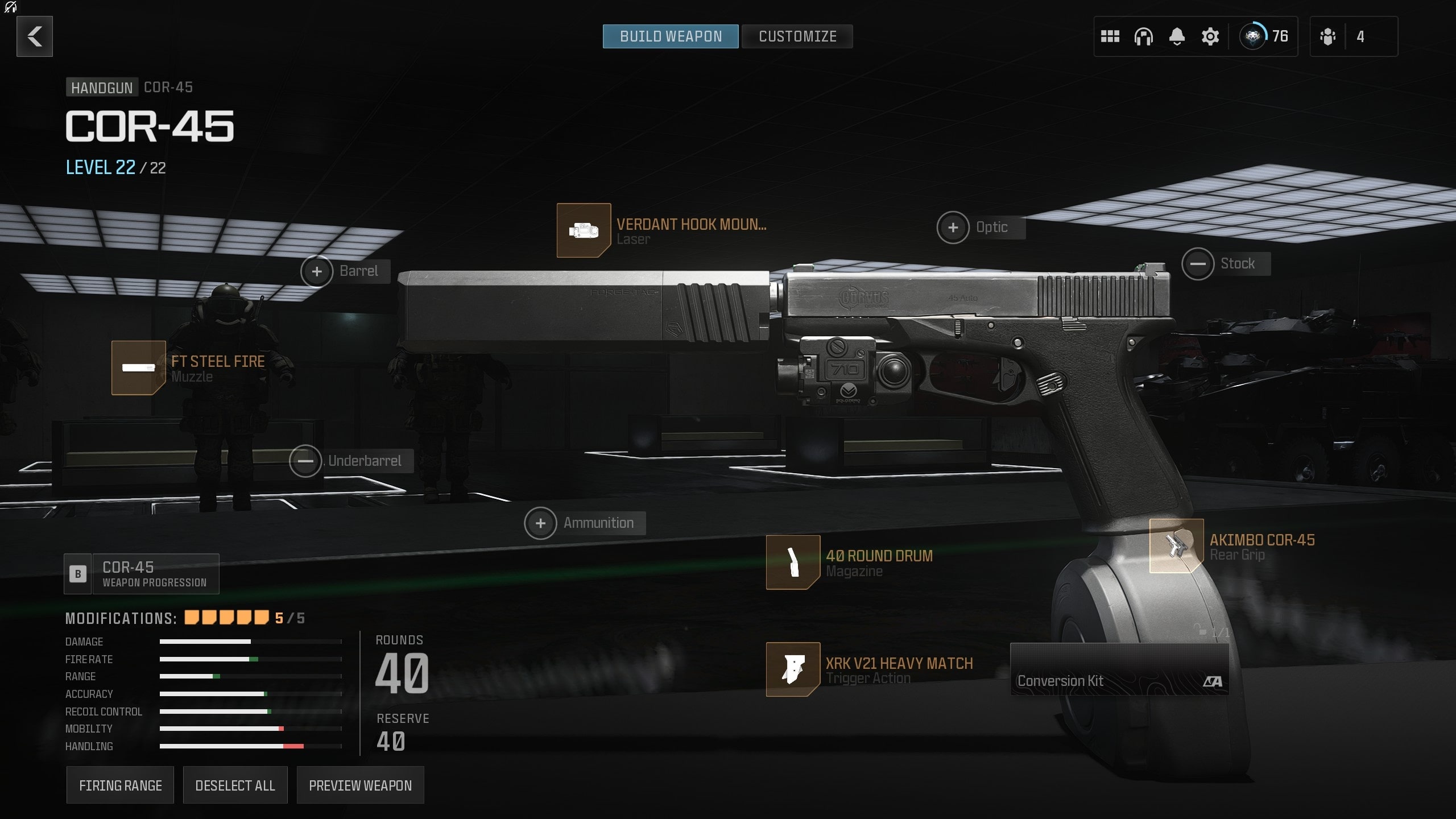Image resolution: width=1456 pixels, height=819 pixels.
Task: Select the Build Weapon tab
Action: (670, 36)
